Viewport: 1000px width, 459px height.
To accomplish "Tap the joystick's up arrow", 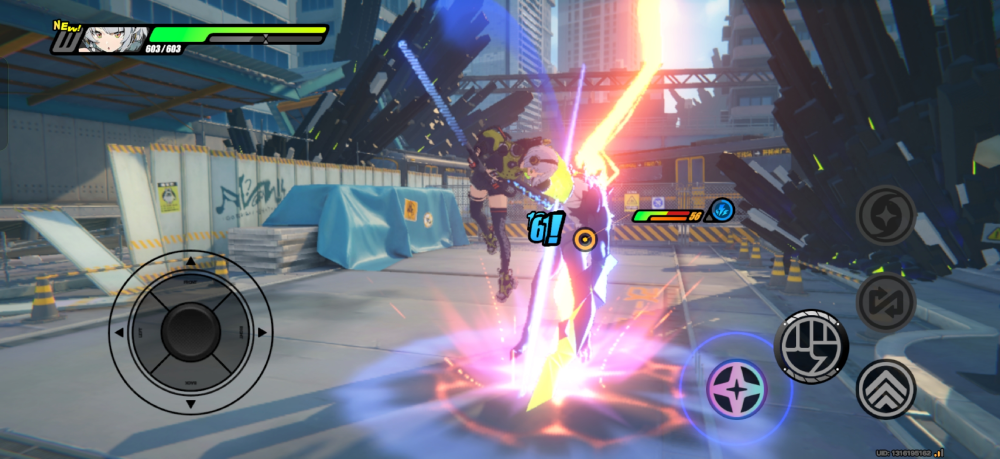I will pyautogui.click(x=190, y=262).
